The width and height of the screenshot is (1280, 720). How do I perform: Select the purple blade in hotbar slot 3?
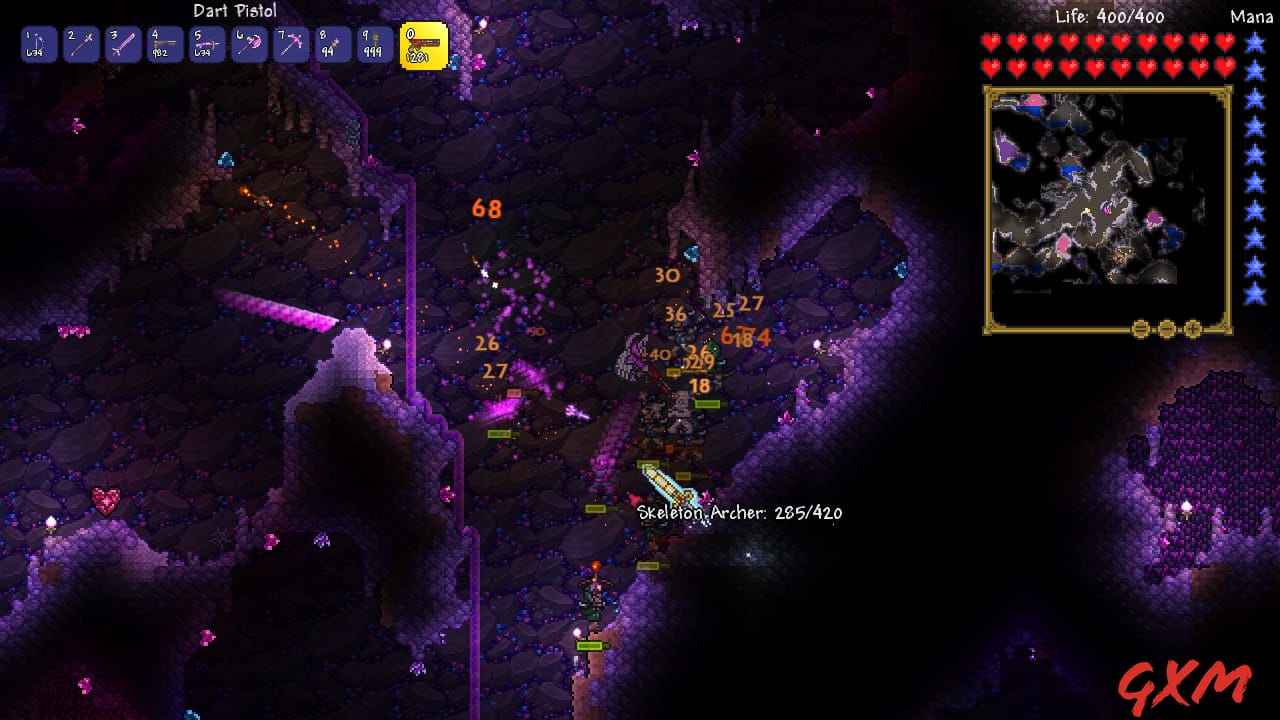click(124, 45)
